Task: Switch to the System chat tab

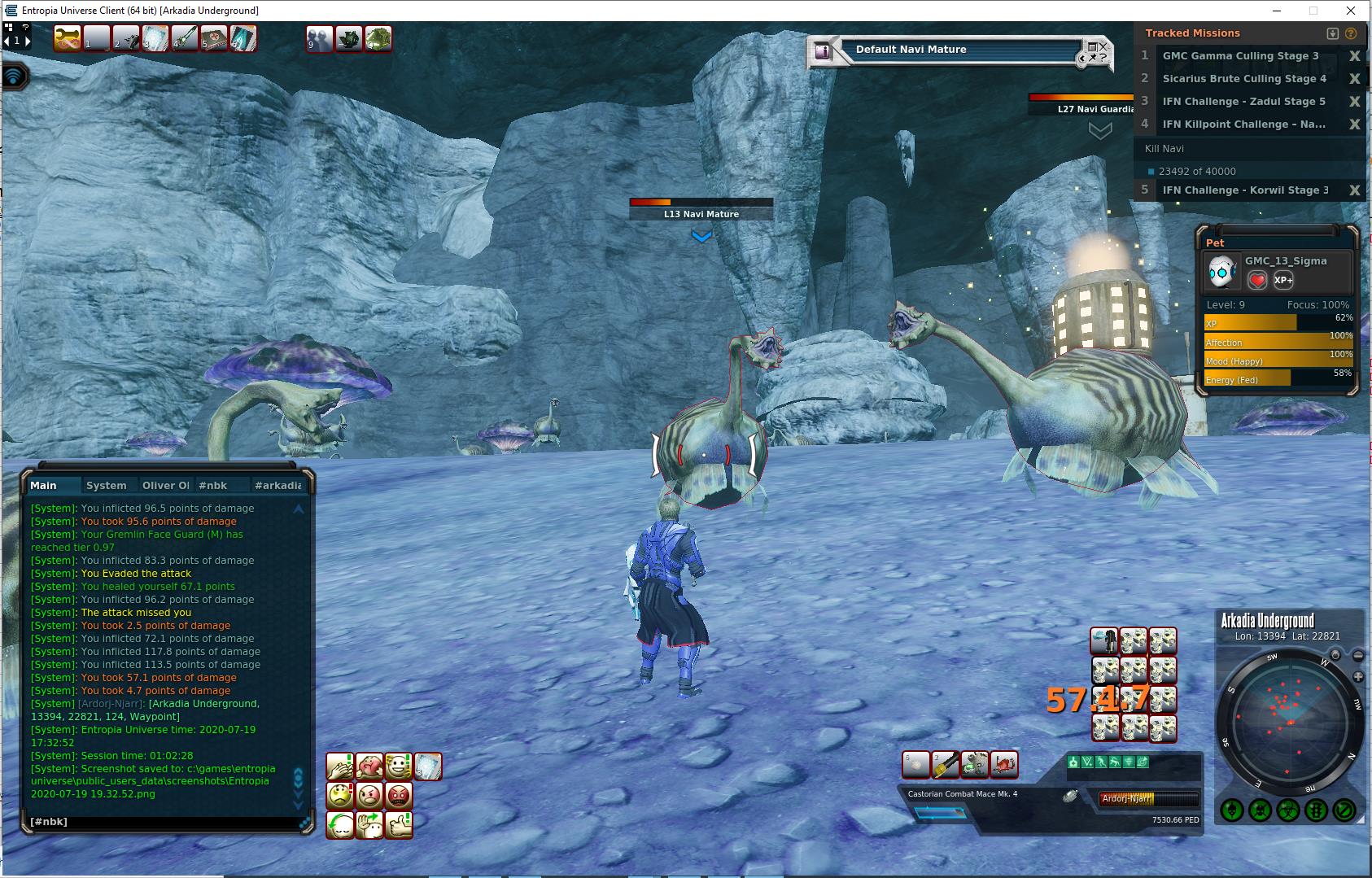Action: click(107, 485)
